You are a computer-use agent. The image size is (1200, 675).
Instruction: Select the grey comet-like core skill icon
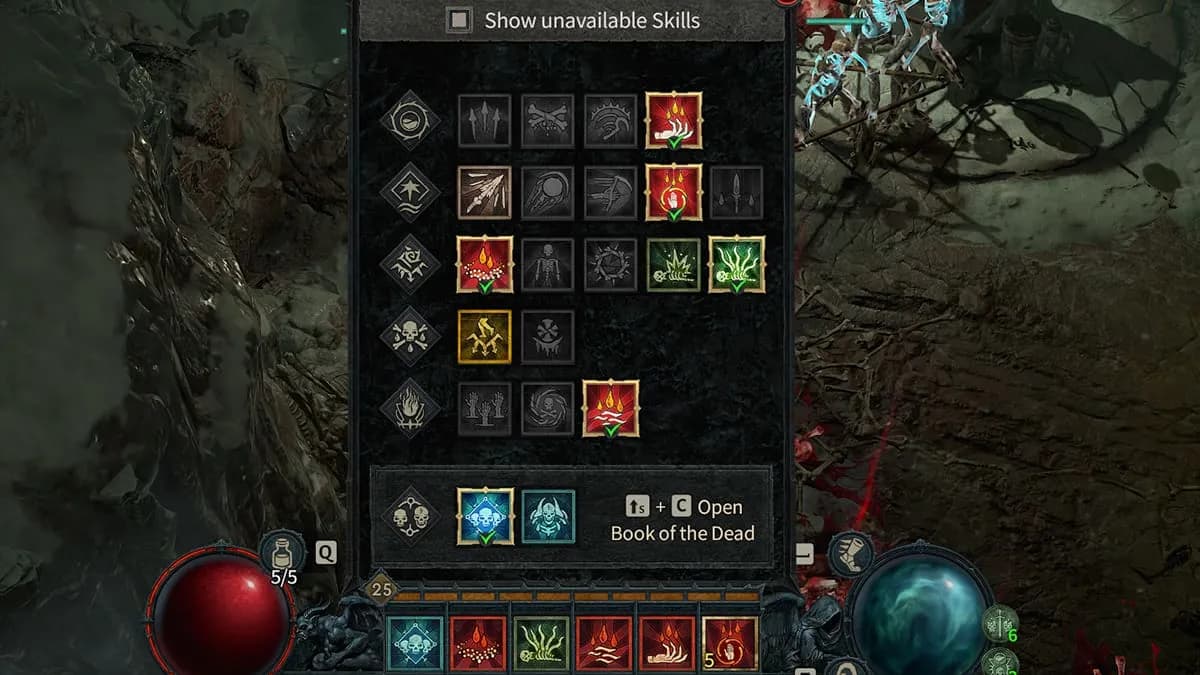pyautogui.click(x=548, y=192)
